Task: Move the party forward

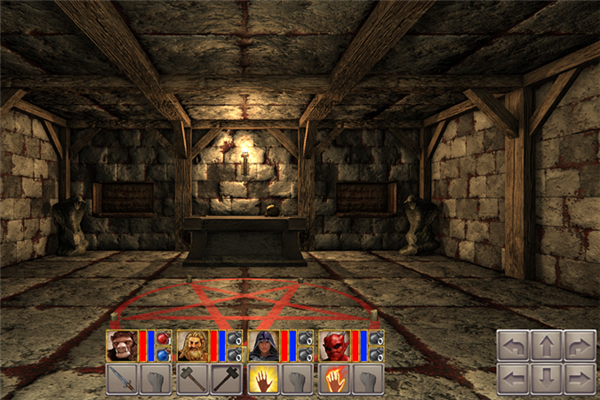Action: click(x=547, y=346)
